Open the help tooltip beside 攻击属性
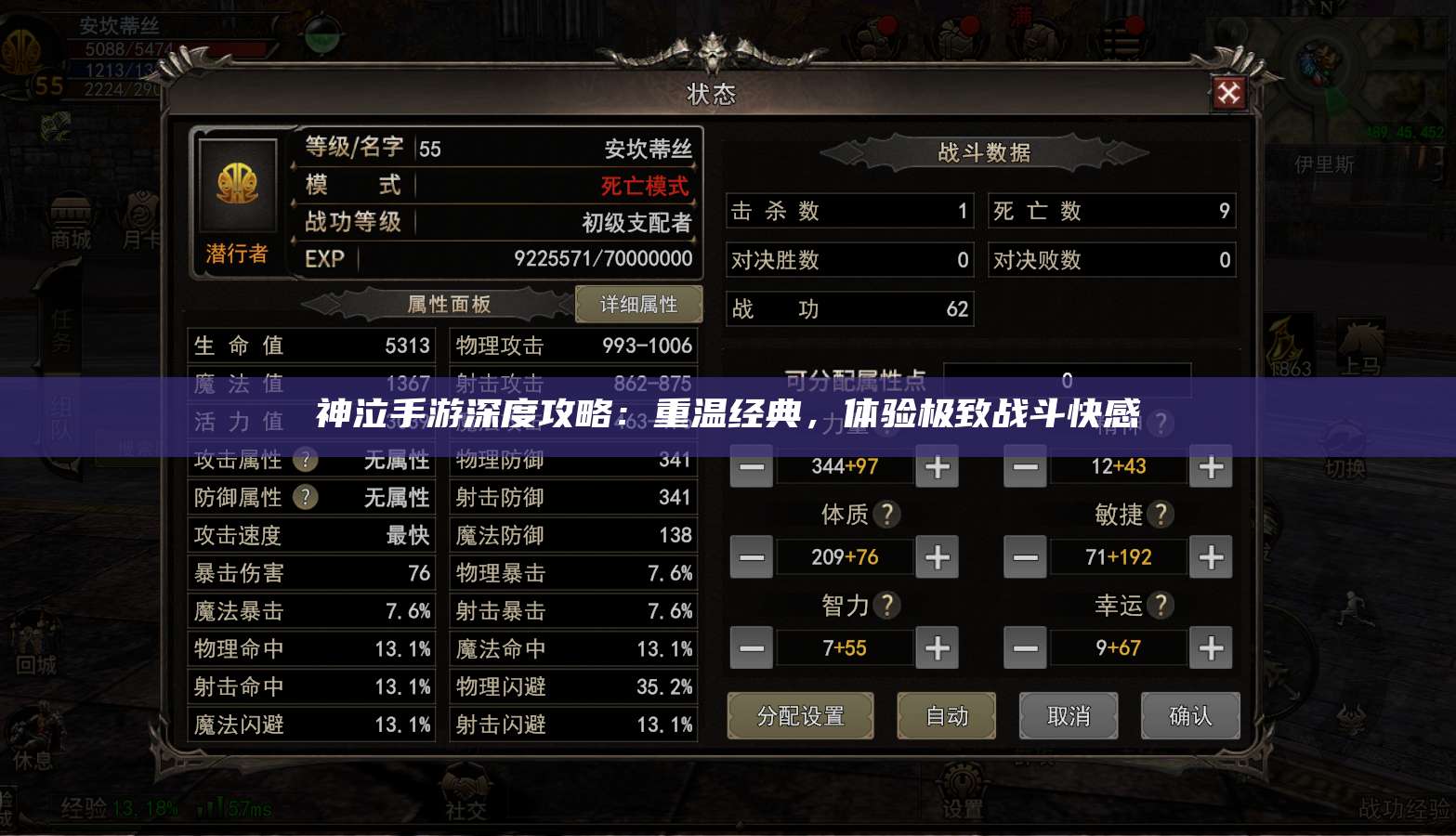 [305, 460]
